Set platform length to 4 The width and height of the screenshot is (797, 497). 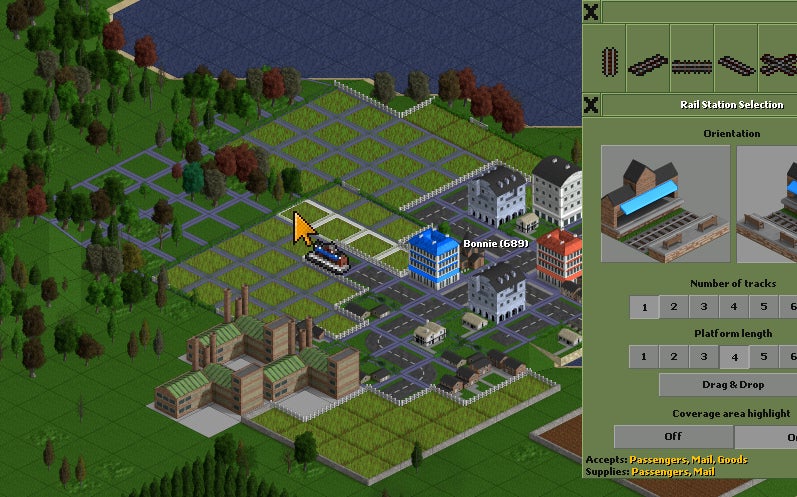[x=734, y=356]
